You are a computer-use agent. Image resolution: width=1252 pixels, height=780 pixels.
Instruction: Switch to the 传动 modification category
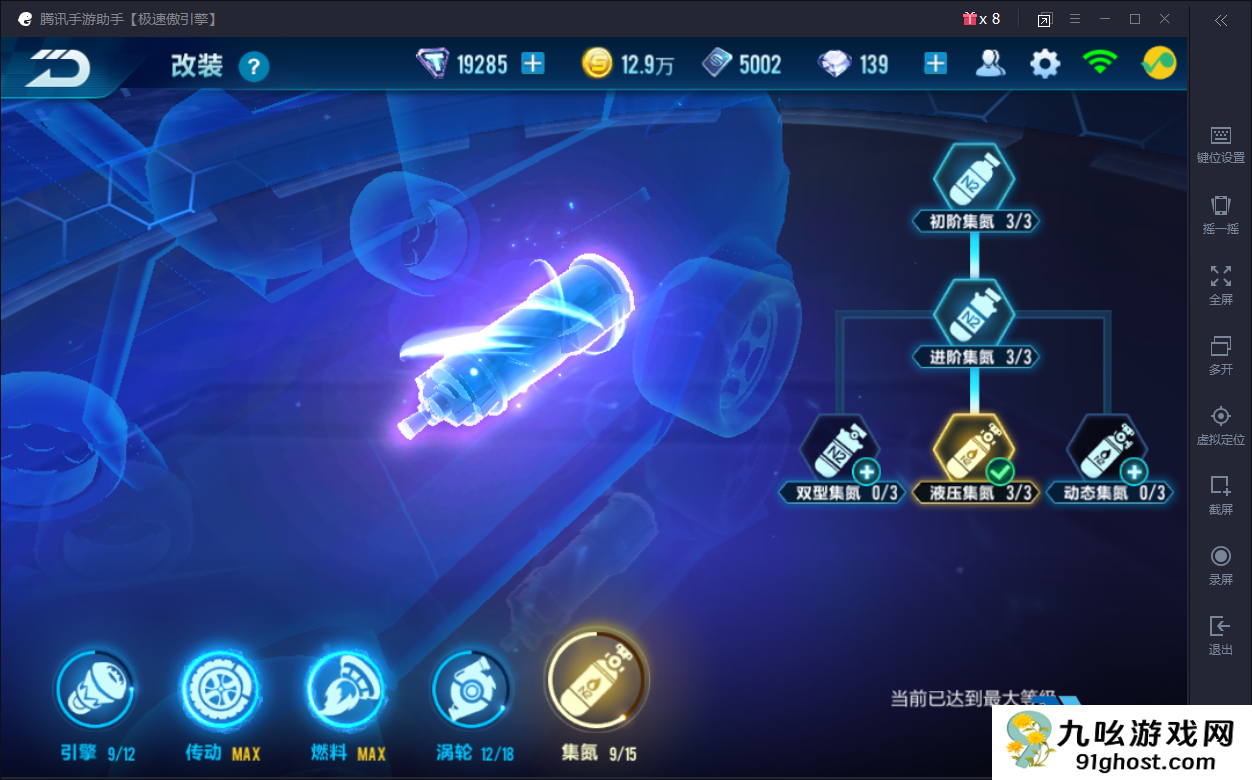pos(219,690)
